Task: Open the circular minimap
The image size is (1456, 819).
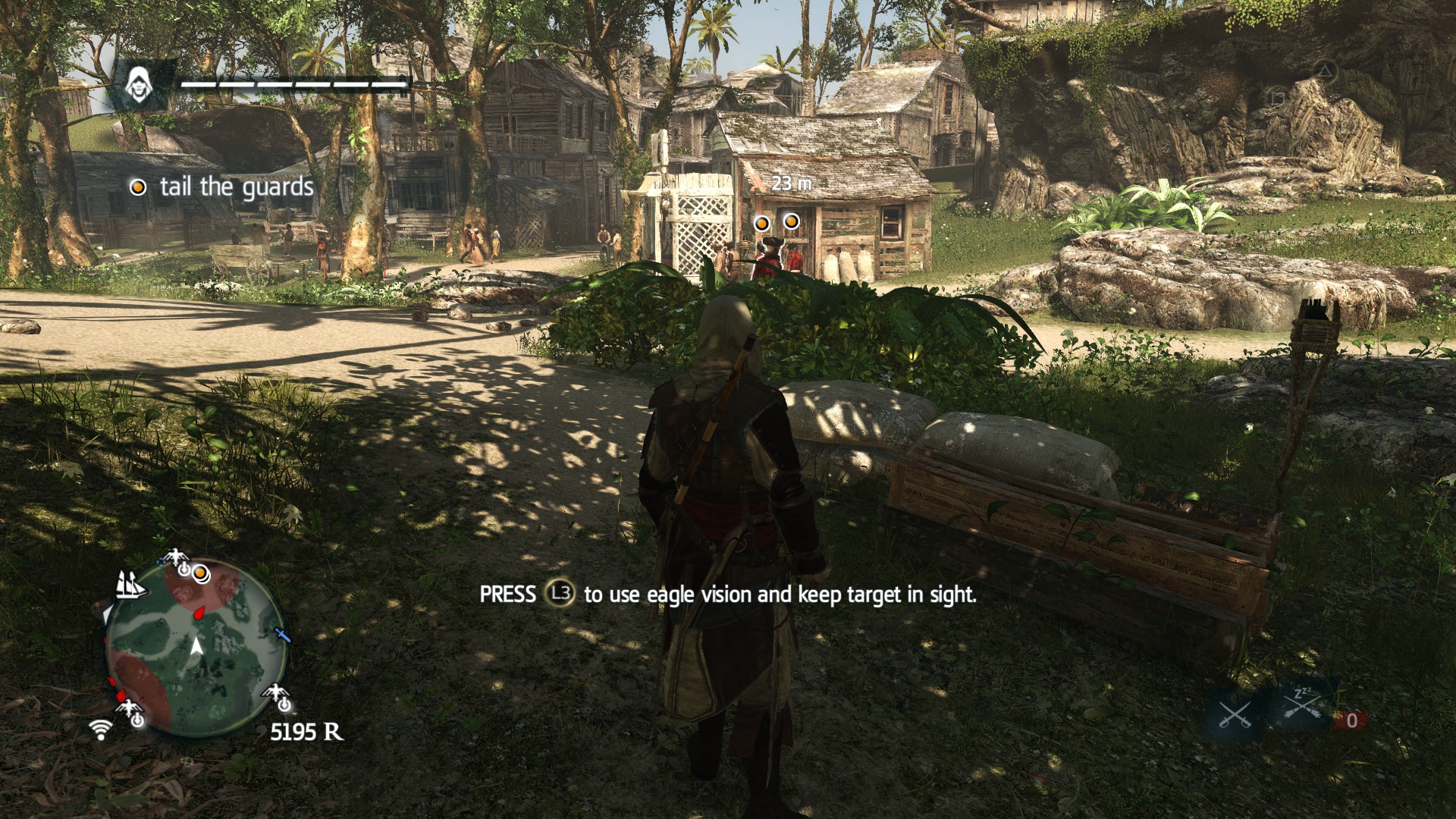Action: (x=196, y=647)
